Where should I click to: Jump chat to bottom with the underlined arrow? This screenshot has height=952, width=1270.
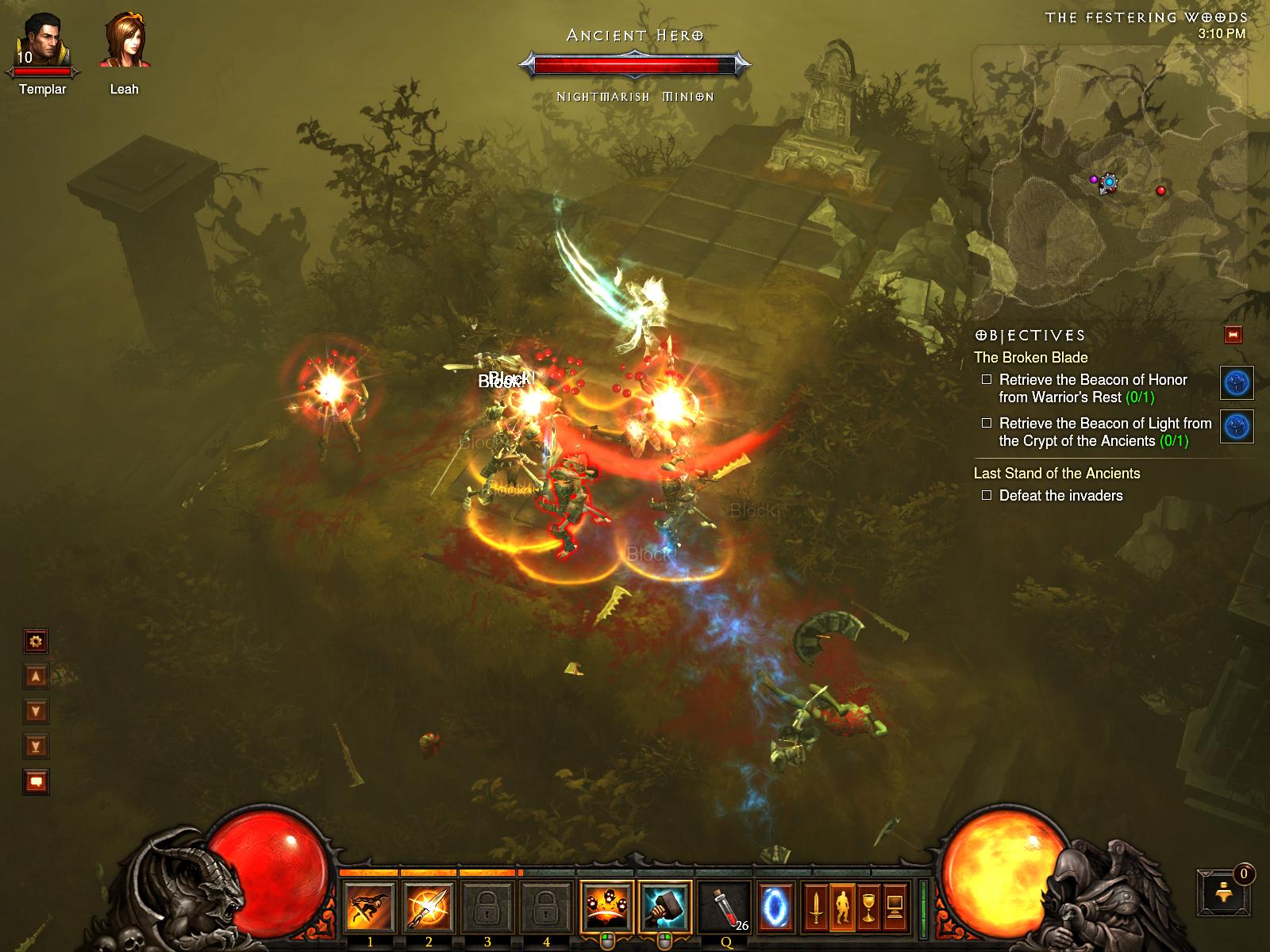[36, 746]
